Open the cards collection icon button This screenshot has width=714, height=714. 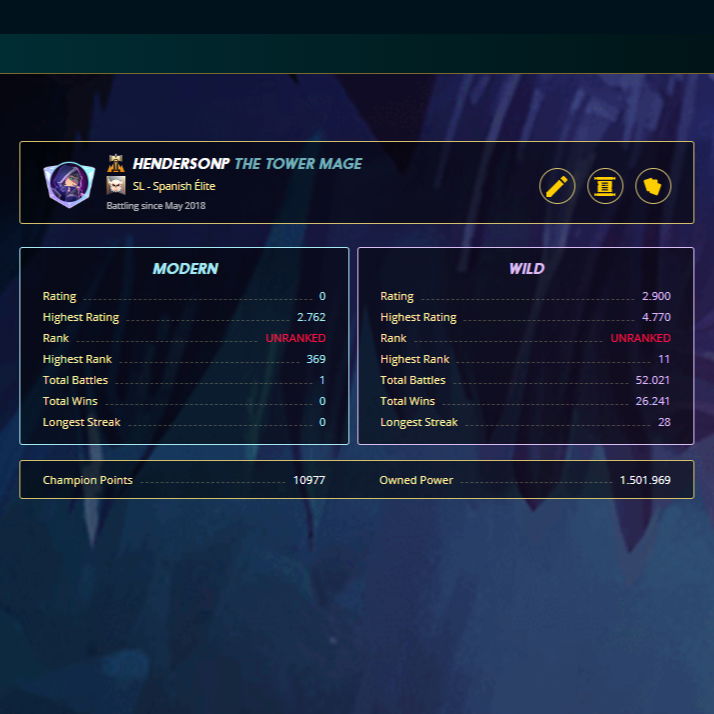(x=653, y=185)
